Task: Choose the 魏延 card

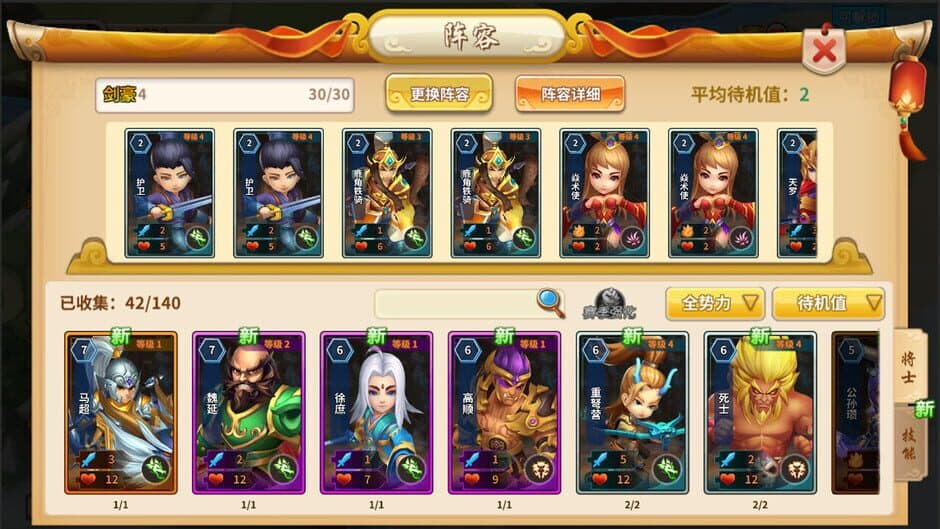Action: click(248, 412)
